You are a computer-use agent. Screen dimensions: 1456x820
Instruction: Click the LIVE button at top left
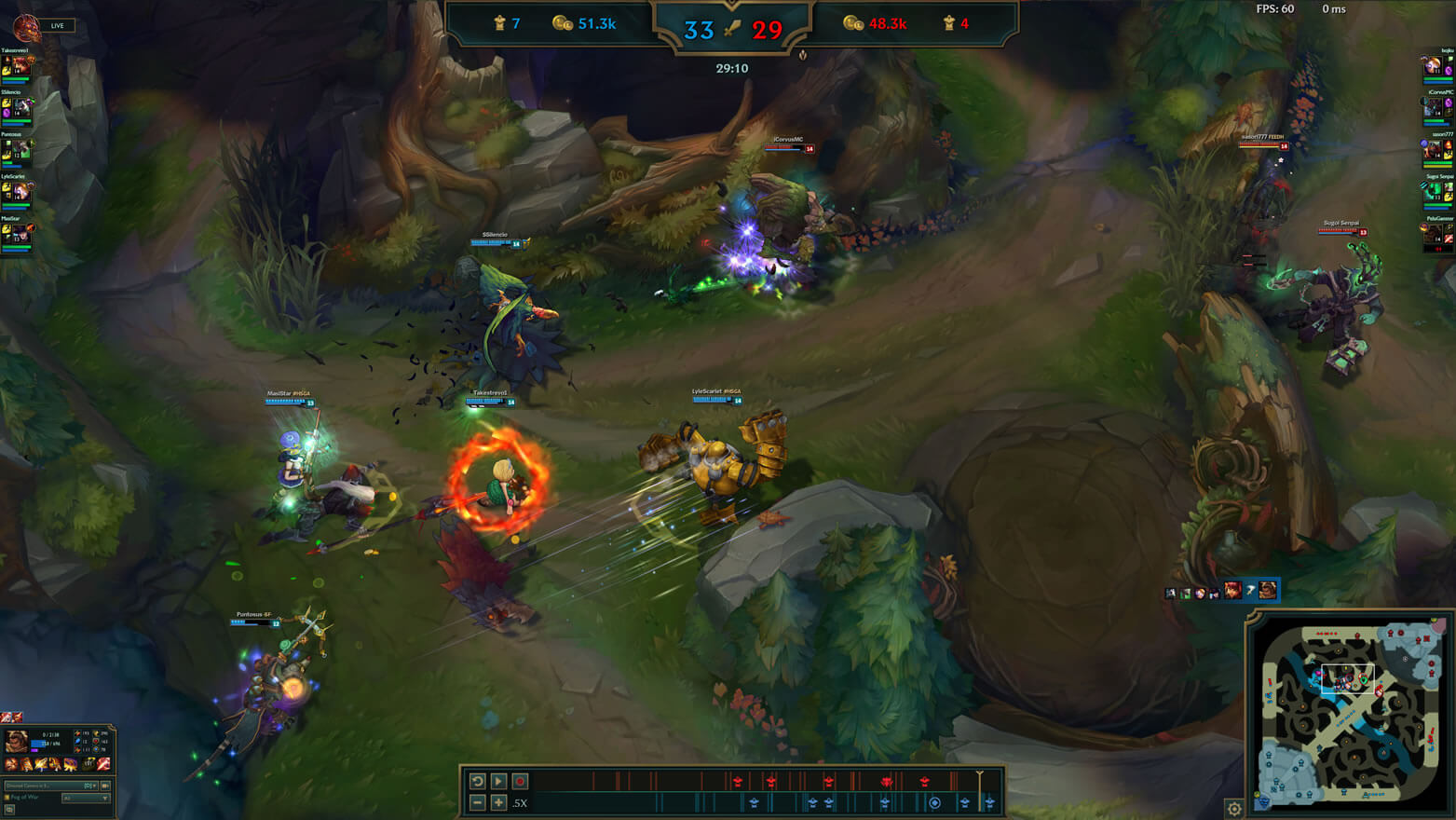click(x=57, y=25)
